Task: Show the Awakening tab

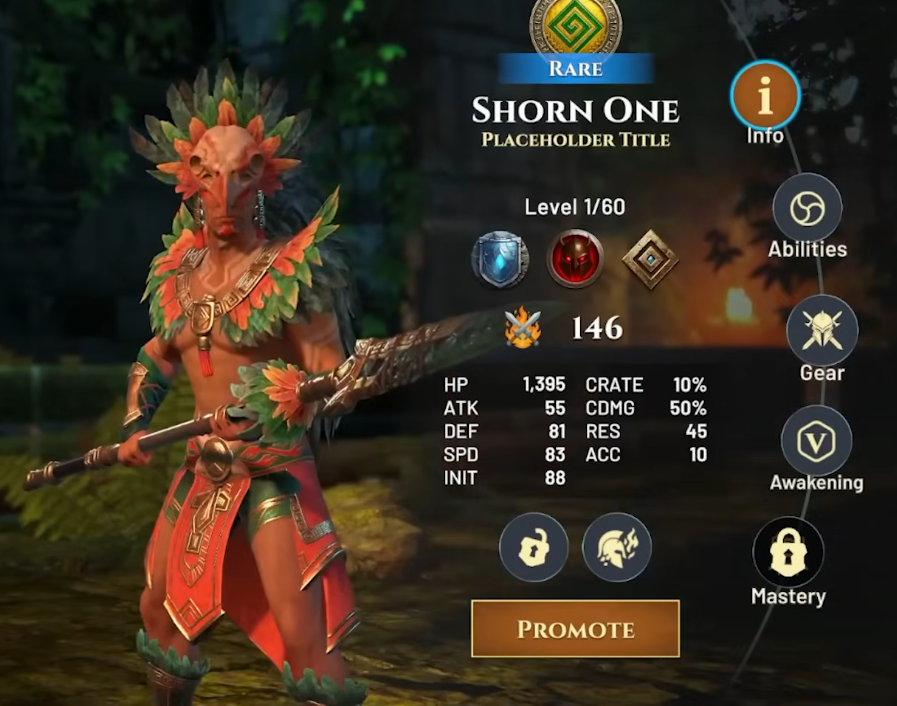Action: [x=816, y=442]
